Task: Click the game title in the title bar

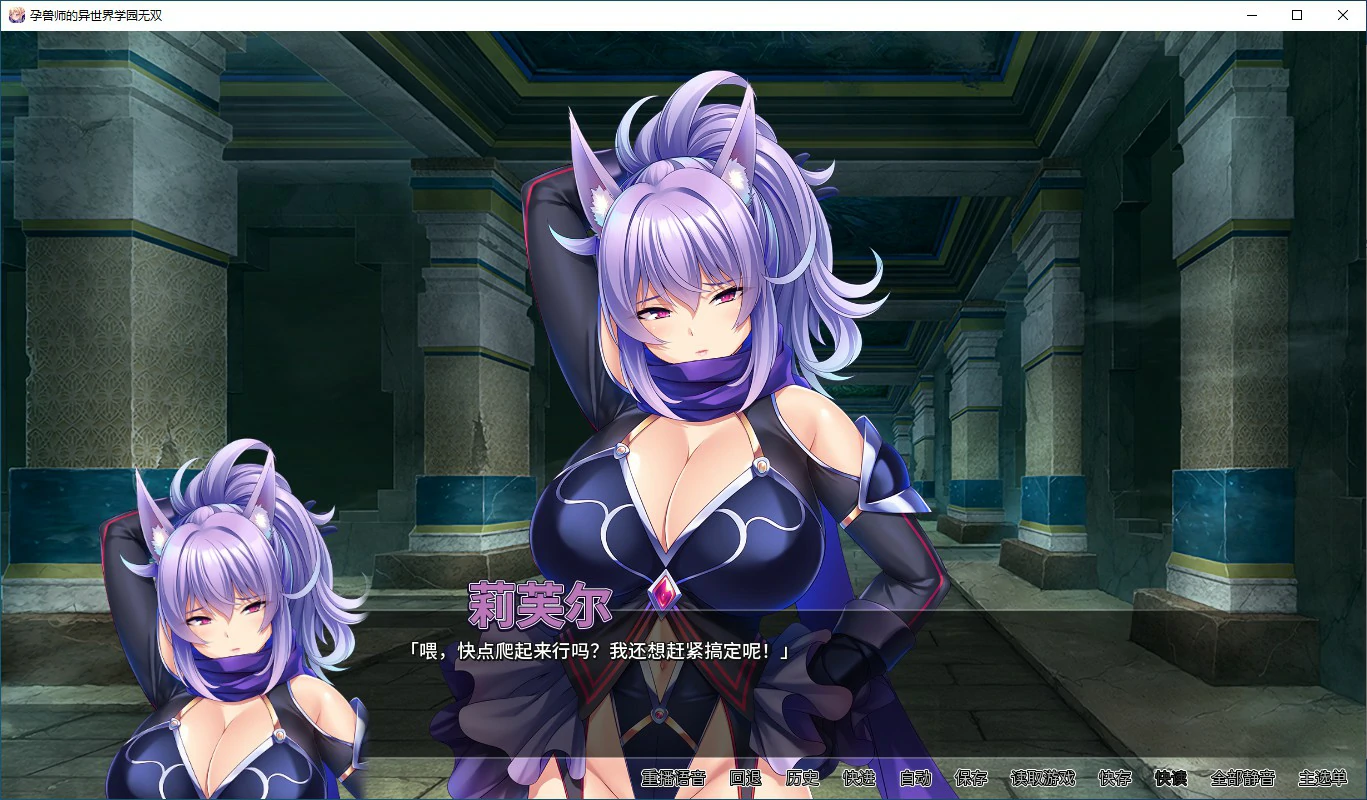Action: 95,15
